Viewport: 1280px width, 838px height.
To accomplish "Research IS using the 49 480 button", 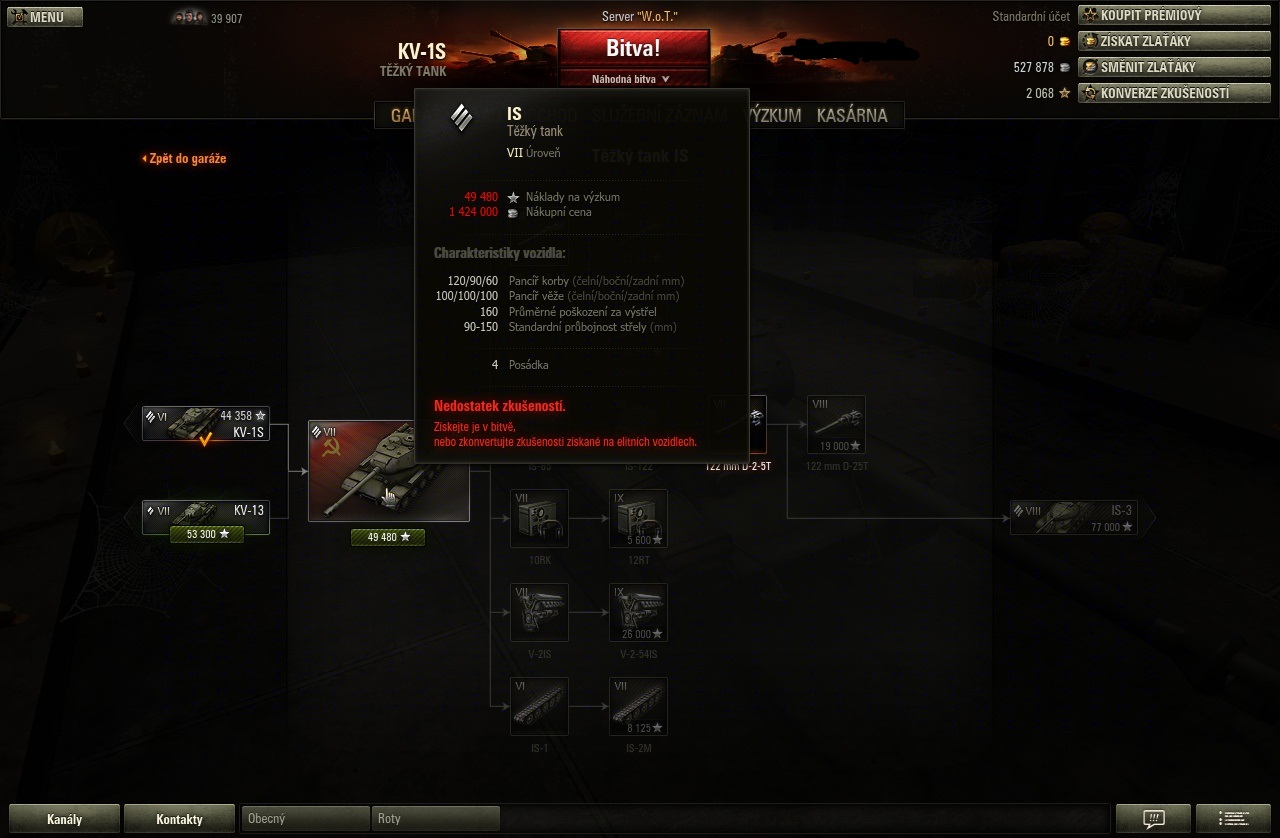I will (388, 537).
